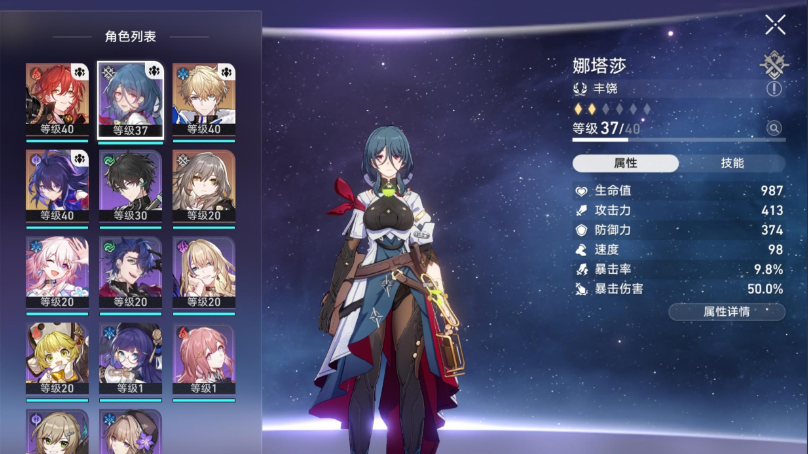
Task: Choose the blond-haired level 40 character portrait
Action: (203, 98)
